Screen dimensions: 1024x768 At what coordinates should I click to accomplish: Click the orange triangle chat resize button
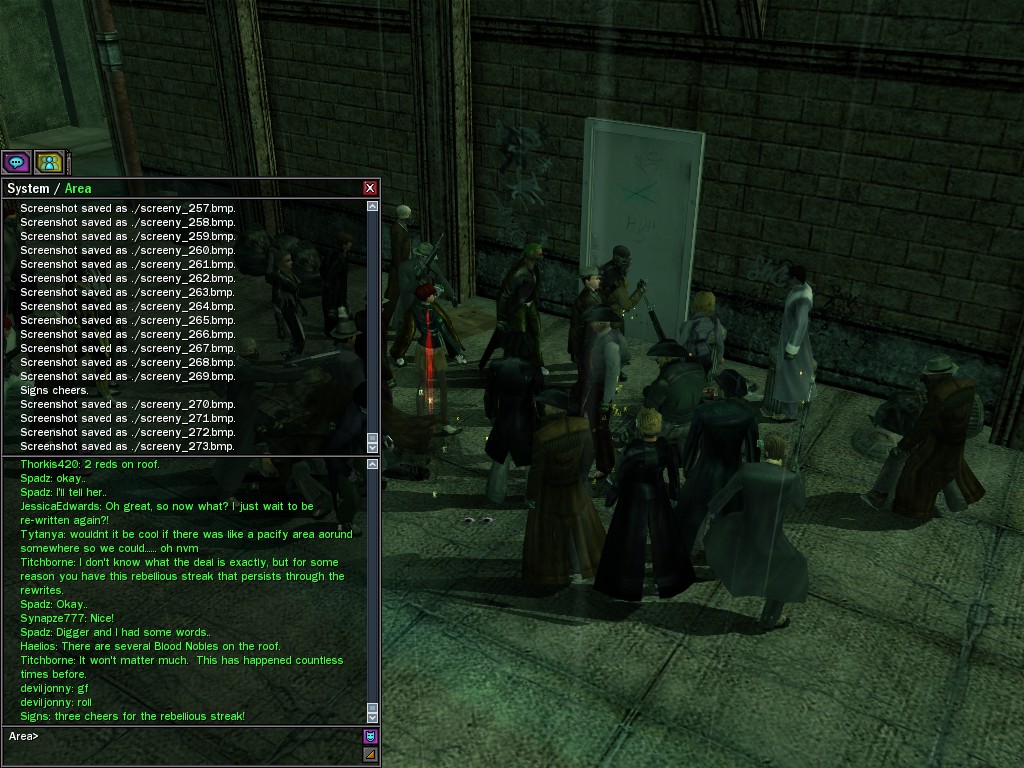click(x=370, y=755)
